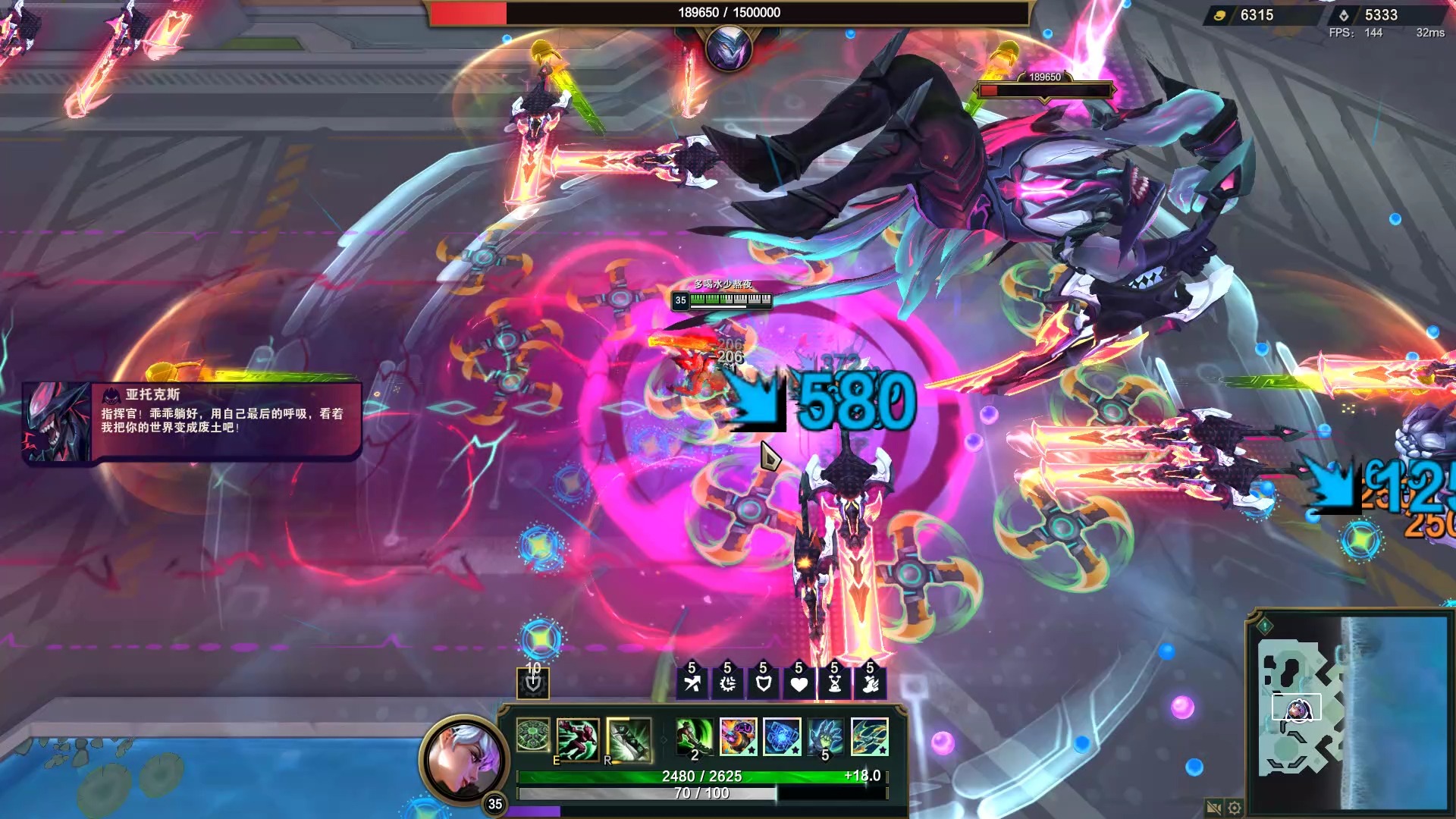Click the heart health stat icon
This screenshot has height=819, width=1456.
click(x=799, y=683)
